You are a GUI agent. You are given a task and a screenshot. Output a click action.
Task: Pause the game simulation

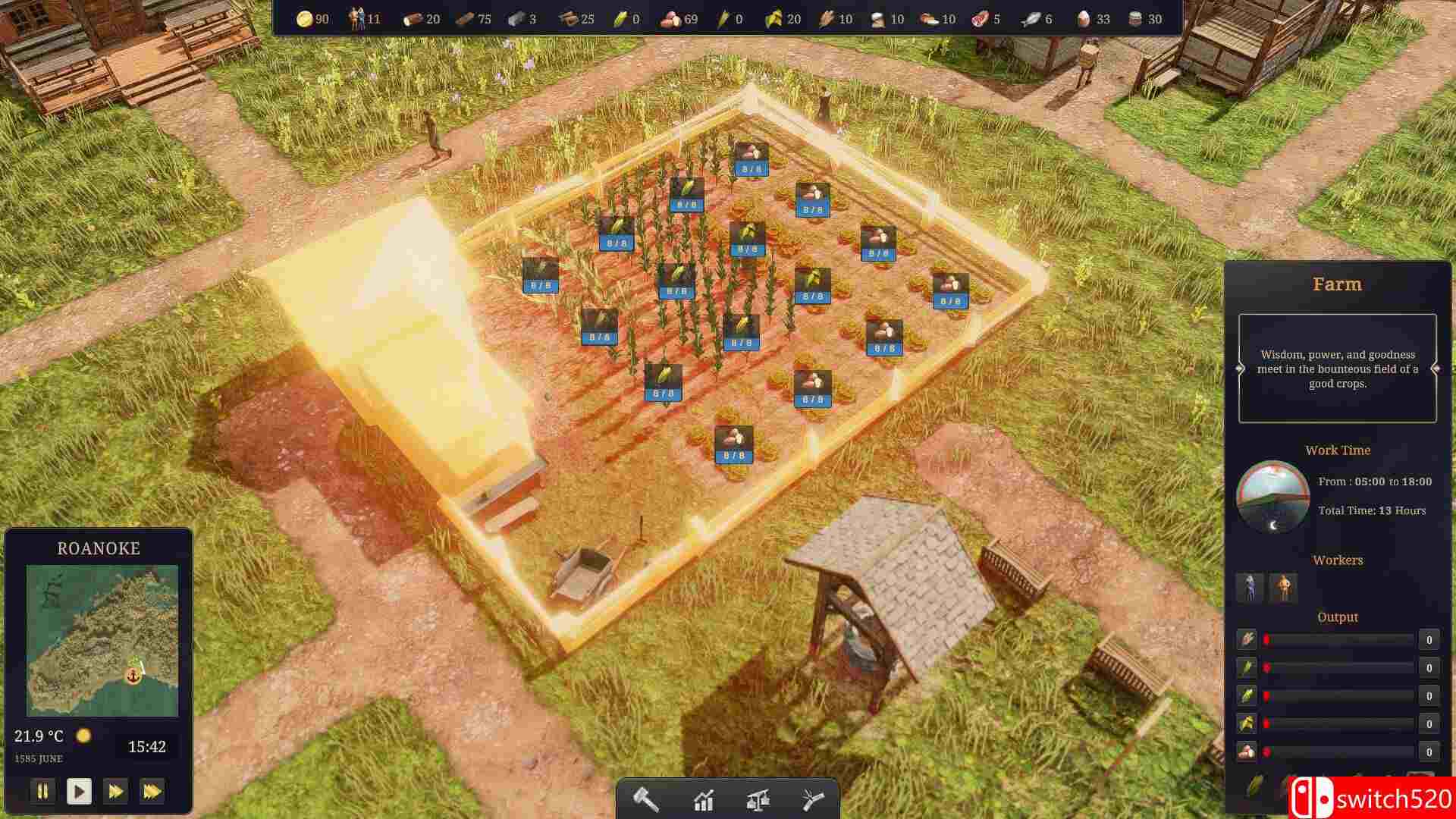tap(42, 791)
